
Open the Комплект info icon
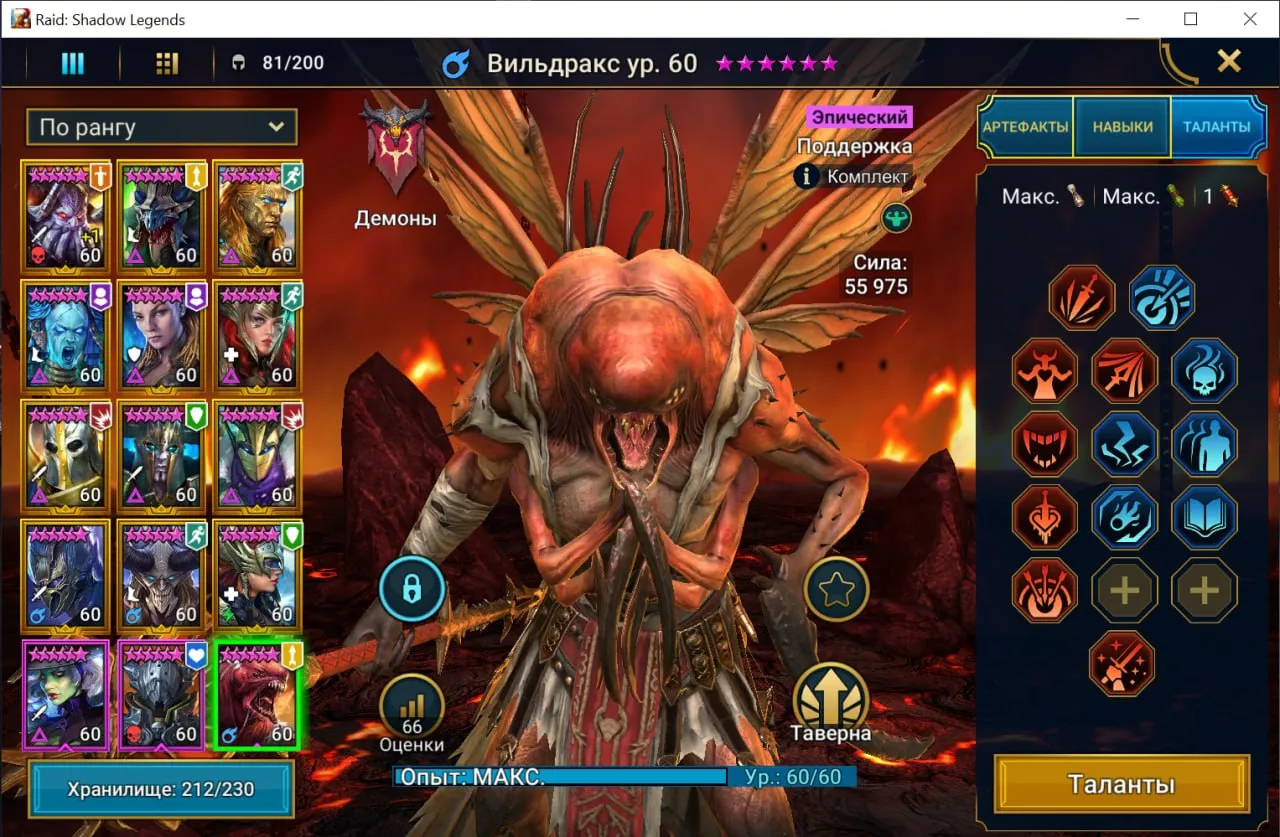click(x=807, y=177)
